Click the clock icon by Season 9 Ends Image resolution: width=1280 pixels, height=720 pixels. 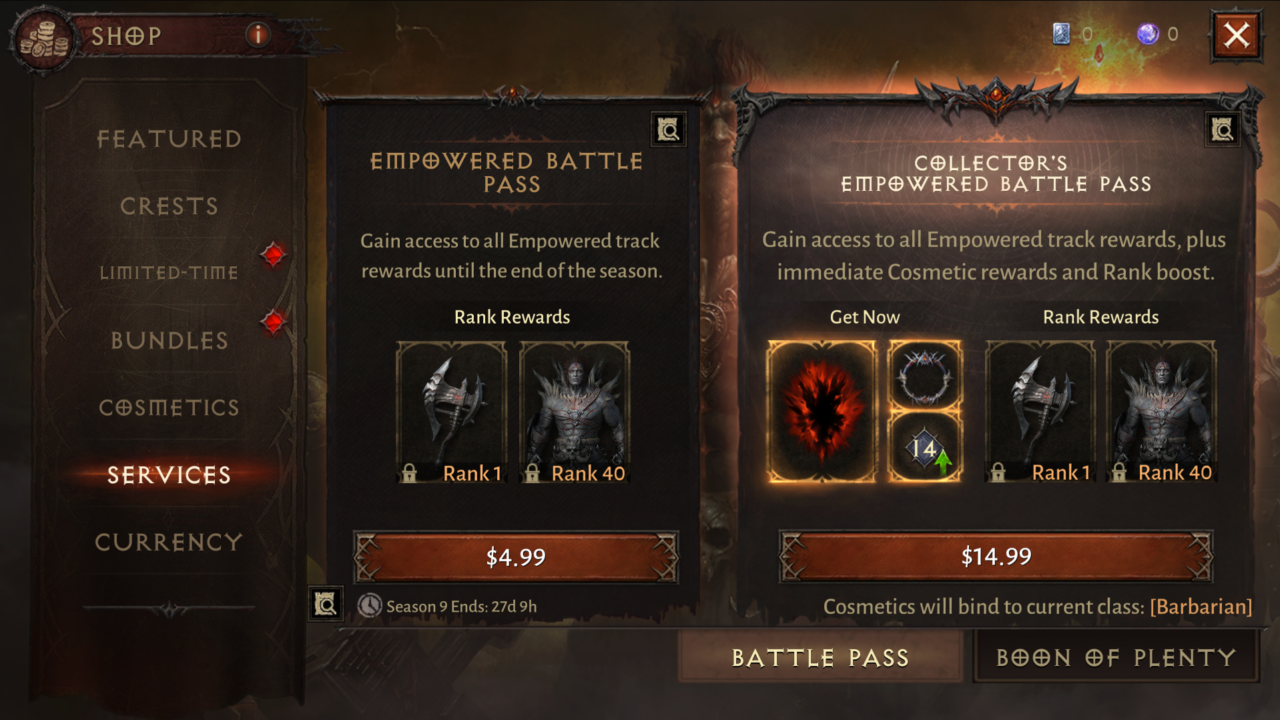(370, 605)
